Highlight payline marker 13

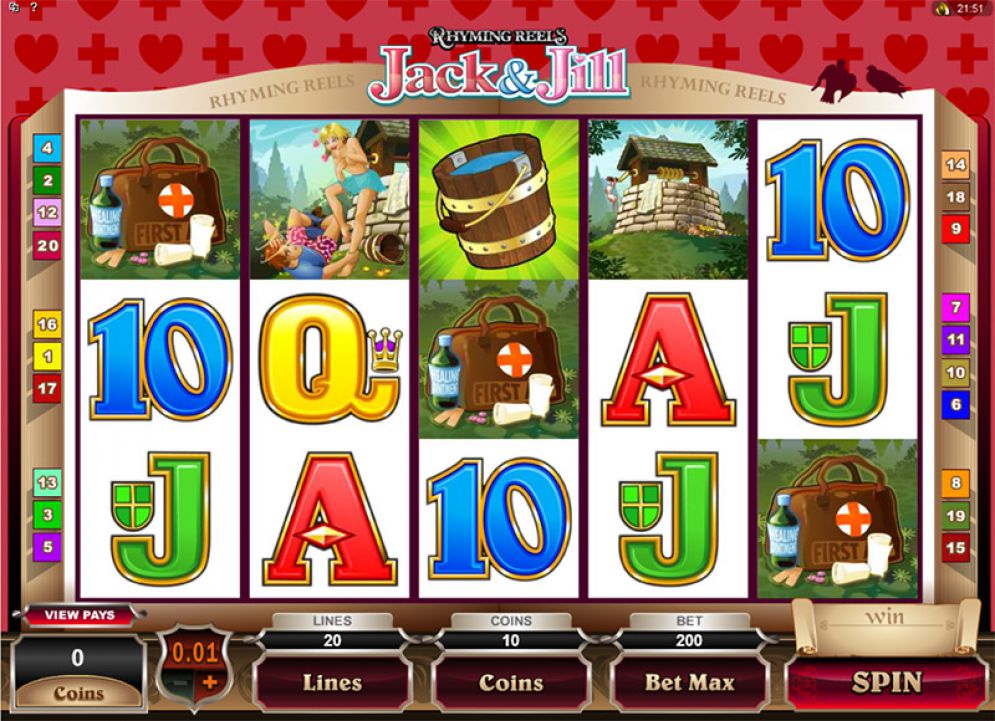(47, 484)
